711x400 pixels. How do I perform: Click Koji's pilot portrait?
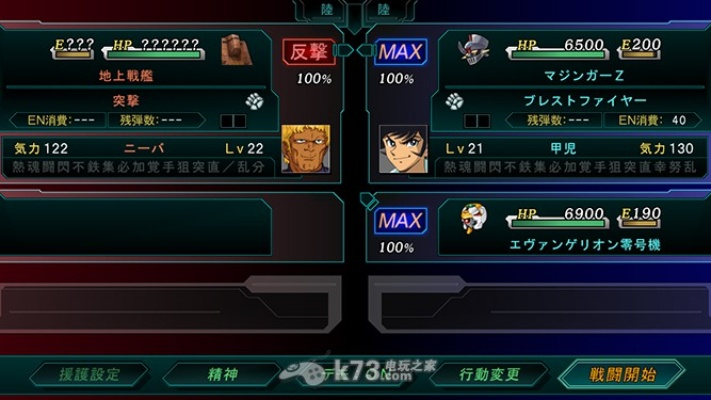point(397,148)
